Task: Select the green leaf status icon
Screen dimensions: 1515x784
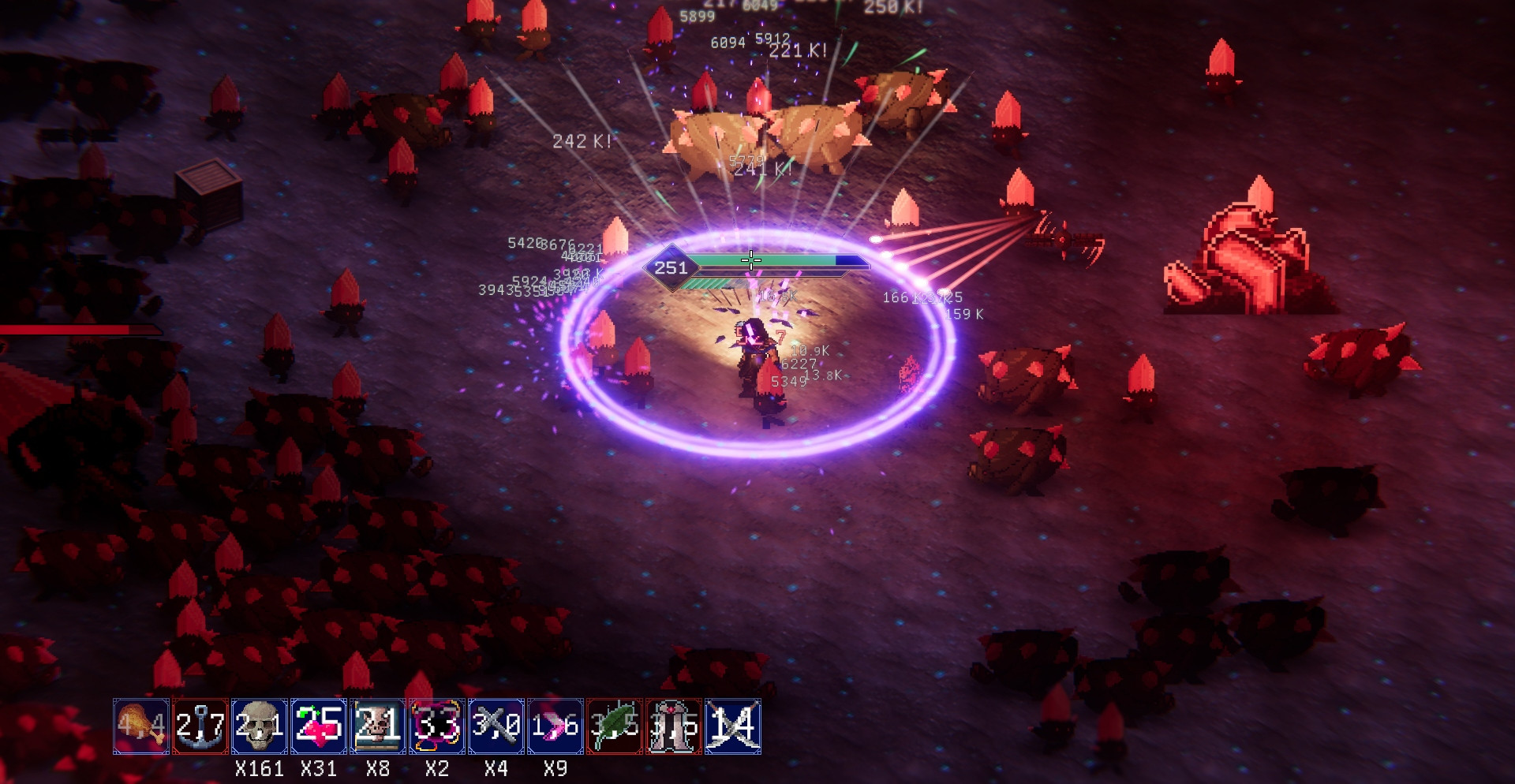Action: click(615, 726)
